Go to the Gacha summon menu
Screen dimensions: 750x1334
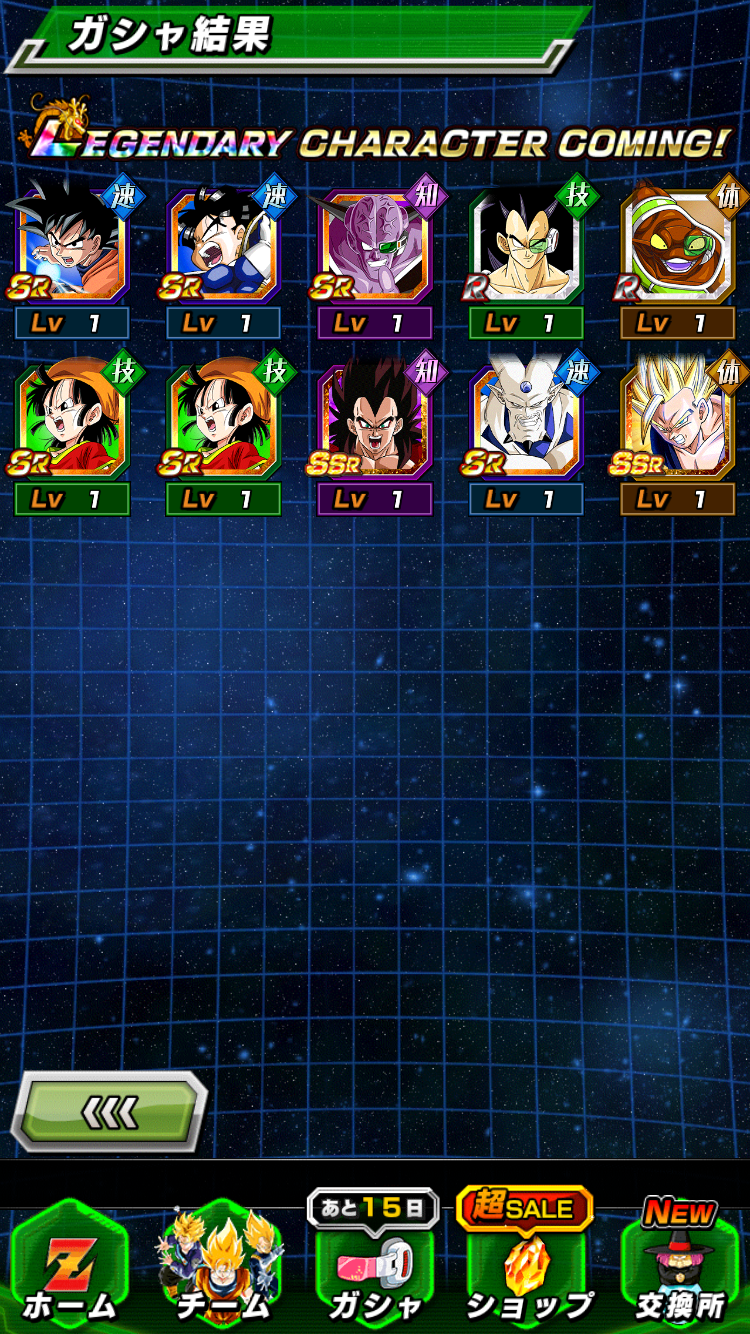pos(374,1266)
